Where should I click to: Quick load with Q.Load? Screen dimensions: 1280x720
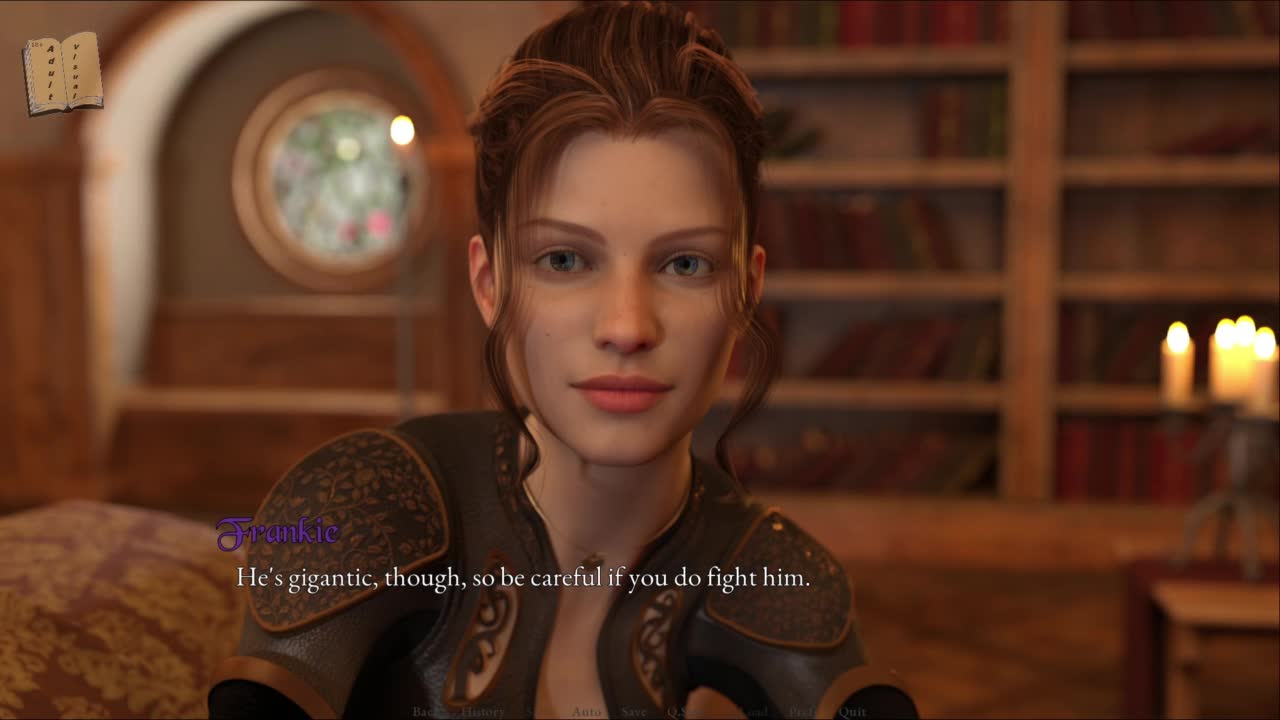coord(748,712)
